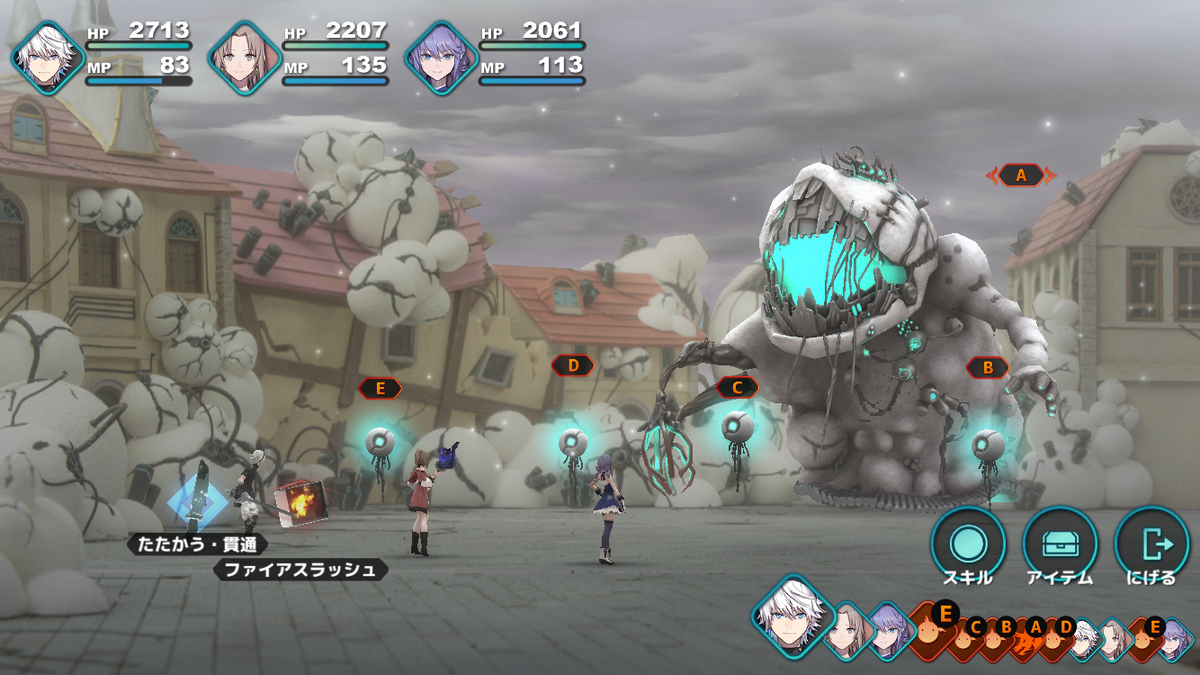Target enemy marker C
Viewport: 1200px width, 675px height.
[x=737, y=387]
